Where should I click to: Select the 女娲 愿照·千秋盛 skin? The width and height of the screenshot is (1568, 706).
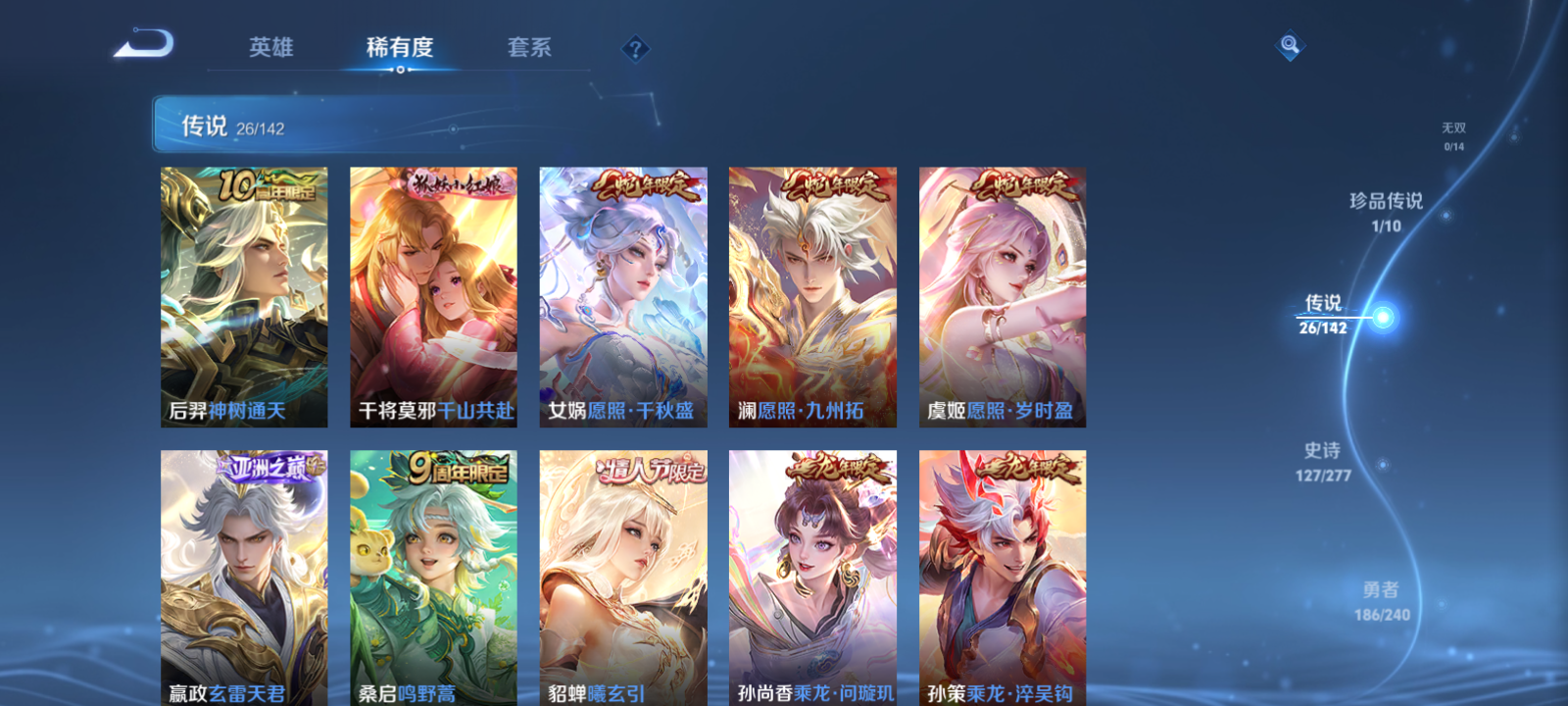point(623,294)
